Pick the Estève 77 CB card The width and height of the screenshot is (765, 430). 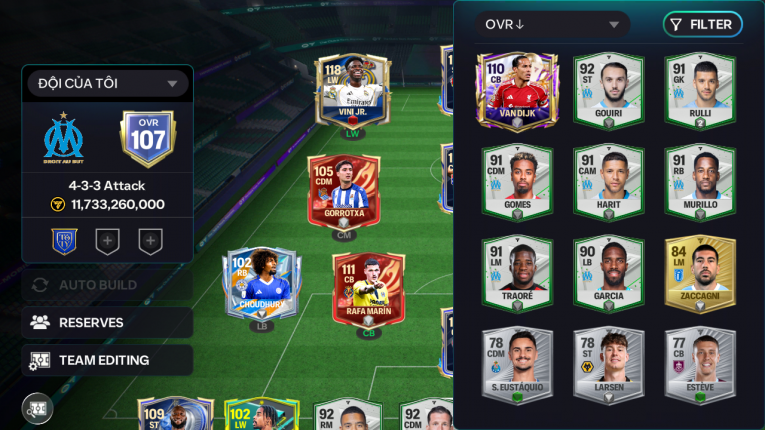tap(699, 365)
